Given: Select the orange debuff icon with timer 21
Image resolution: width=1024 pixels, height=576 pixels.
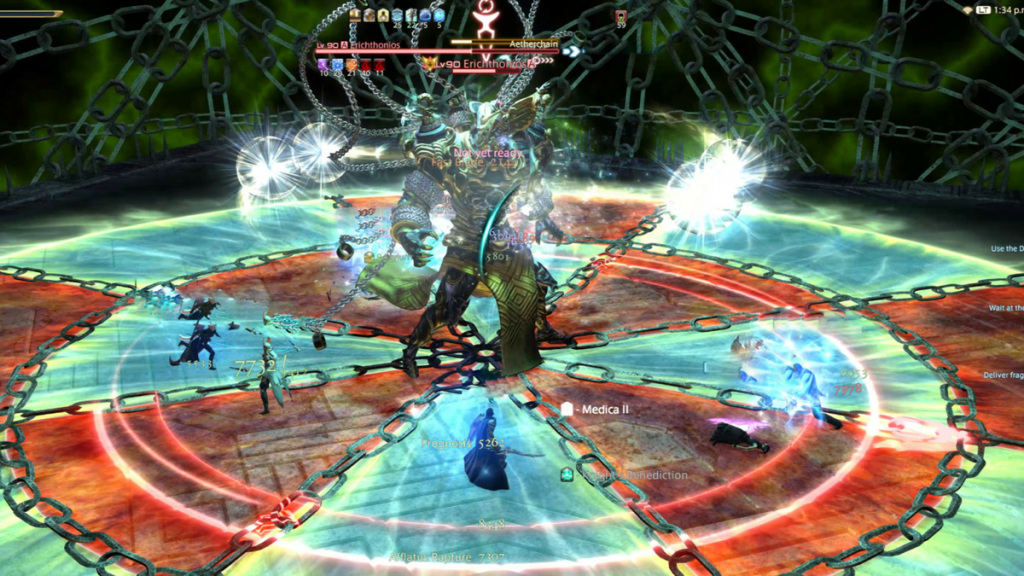Looking at the screenshot, I should pyautogui.click(x=351, y=65).
